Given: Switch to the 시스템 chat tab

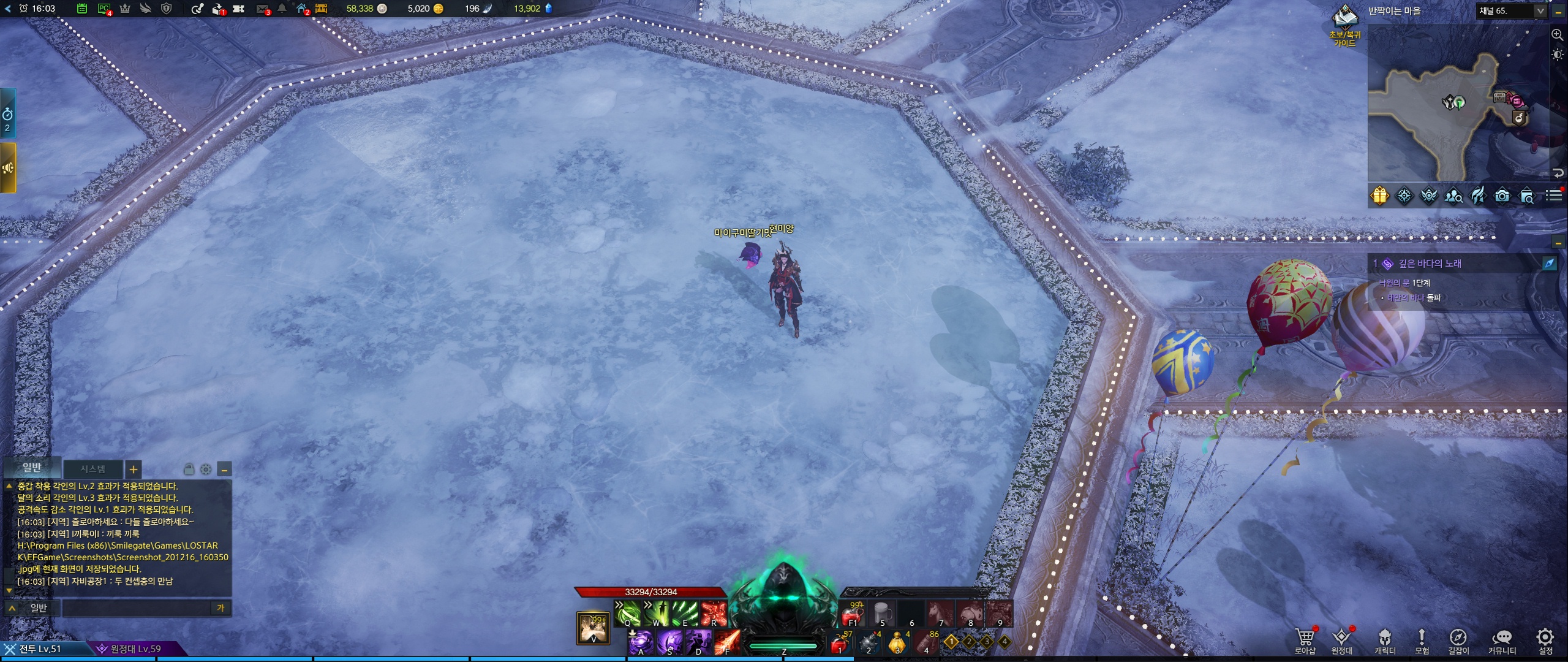Looking at the screenshot, I should coord(93,469).
